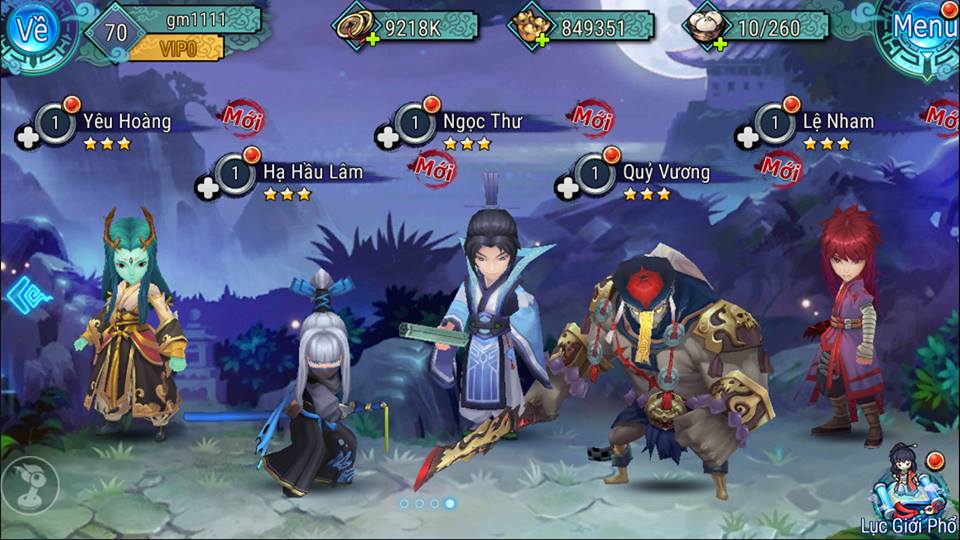Screen dimensions: 960x540
Task: Add more gold ingots currency
Action: [541, 40]
